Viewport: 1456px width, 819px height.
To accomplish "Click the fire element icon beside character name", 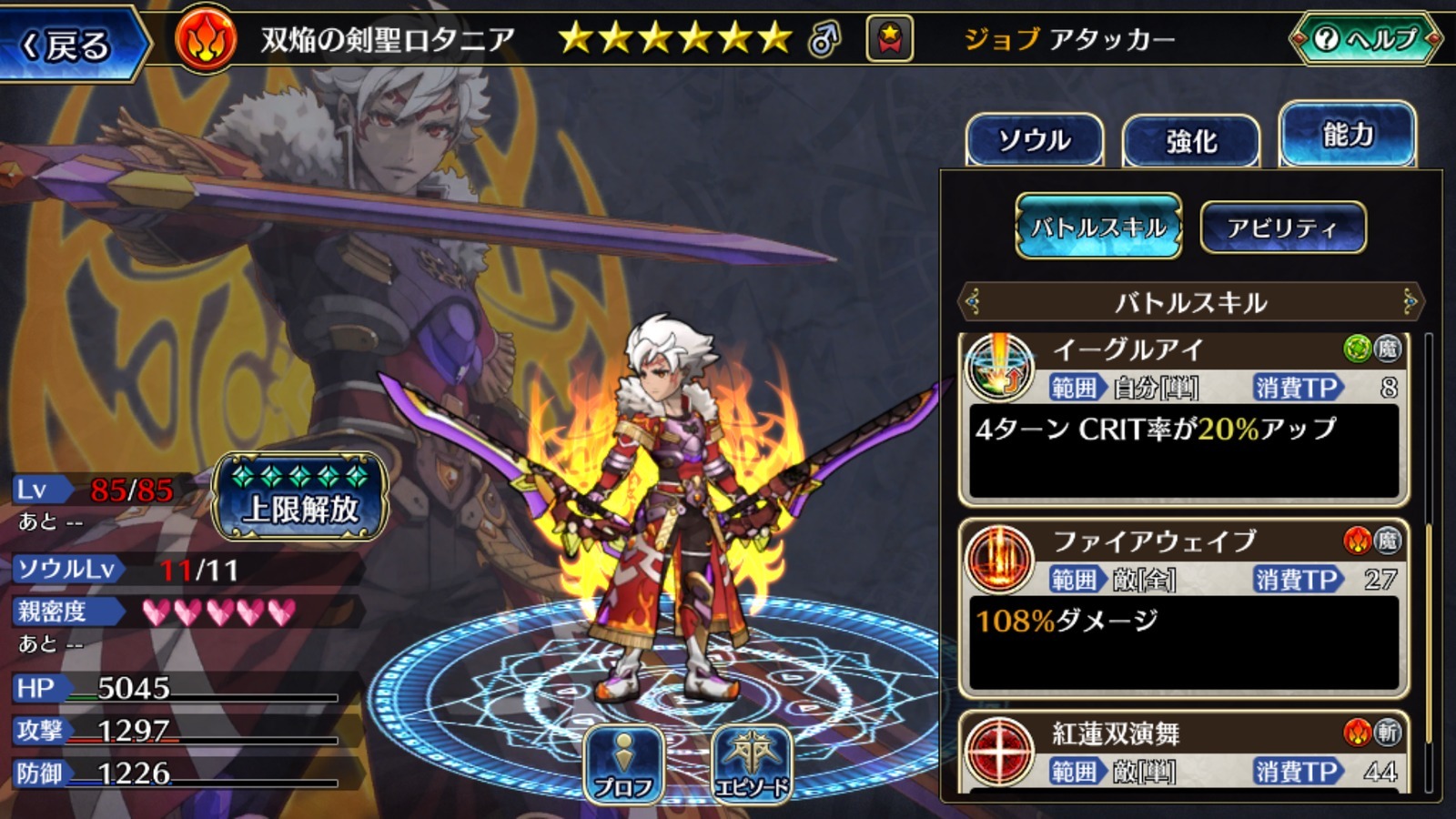I will (206, 40).
